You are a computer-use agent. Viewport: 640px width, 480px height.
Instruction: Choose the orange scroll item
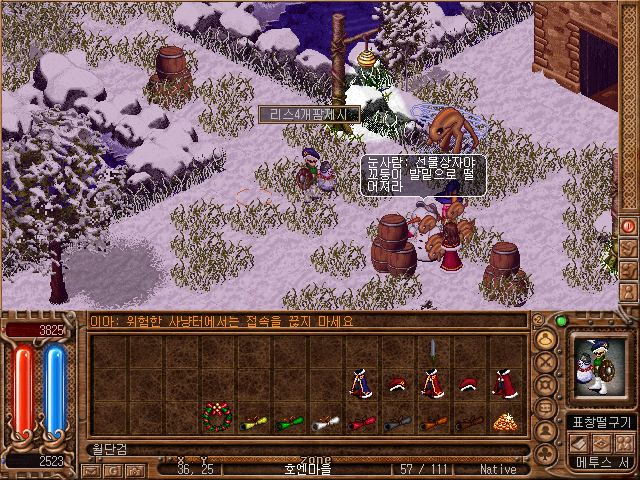pos(433,423)
